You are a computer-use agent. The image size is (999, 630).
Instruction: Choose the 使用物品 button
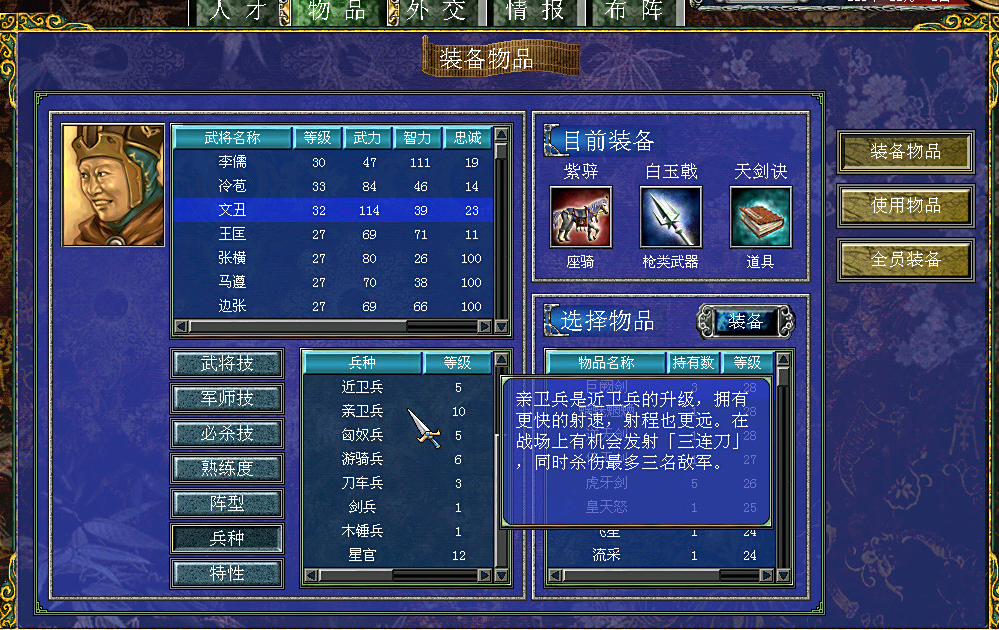tap(905, 205)
